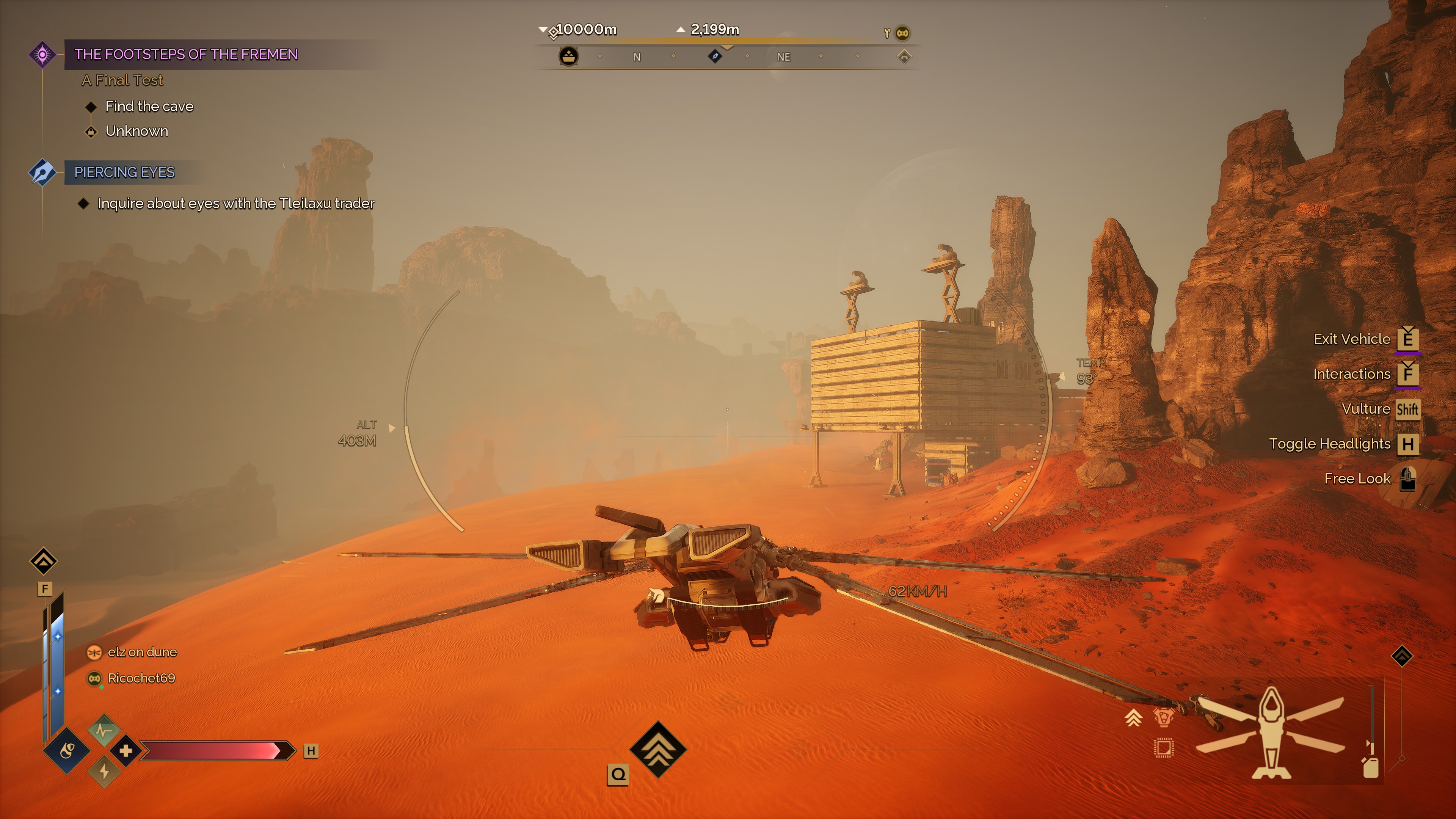Activate the center triple-chevron ability diamond
The image size is (1456, 819).
tap(658, 750)
